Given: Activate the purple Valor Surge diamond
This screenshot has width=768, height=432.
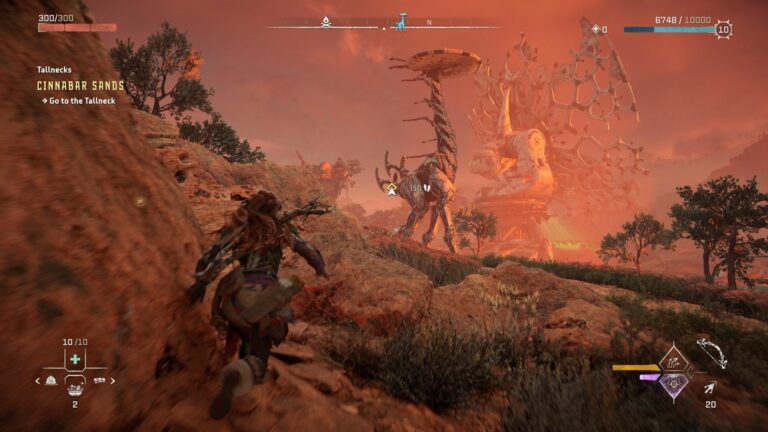Looking at the screenshot, I should pos(675,383).
